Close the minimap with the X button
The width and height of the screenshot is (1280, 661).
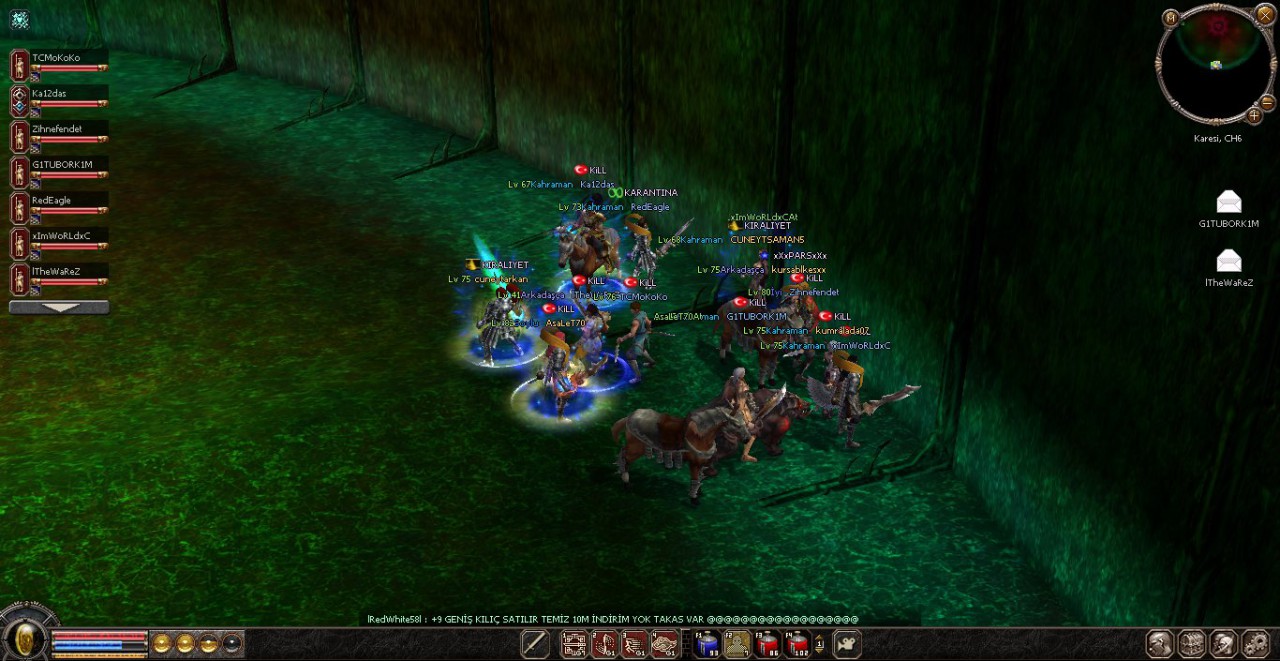1265,14
